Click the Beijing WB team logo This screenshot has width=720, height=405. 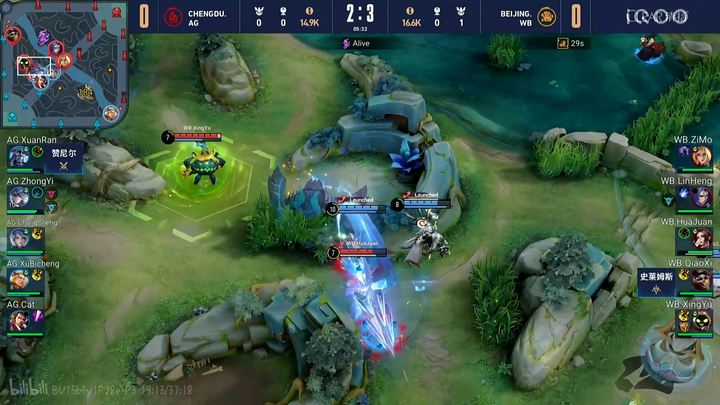546,17
